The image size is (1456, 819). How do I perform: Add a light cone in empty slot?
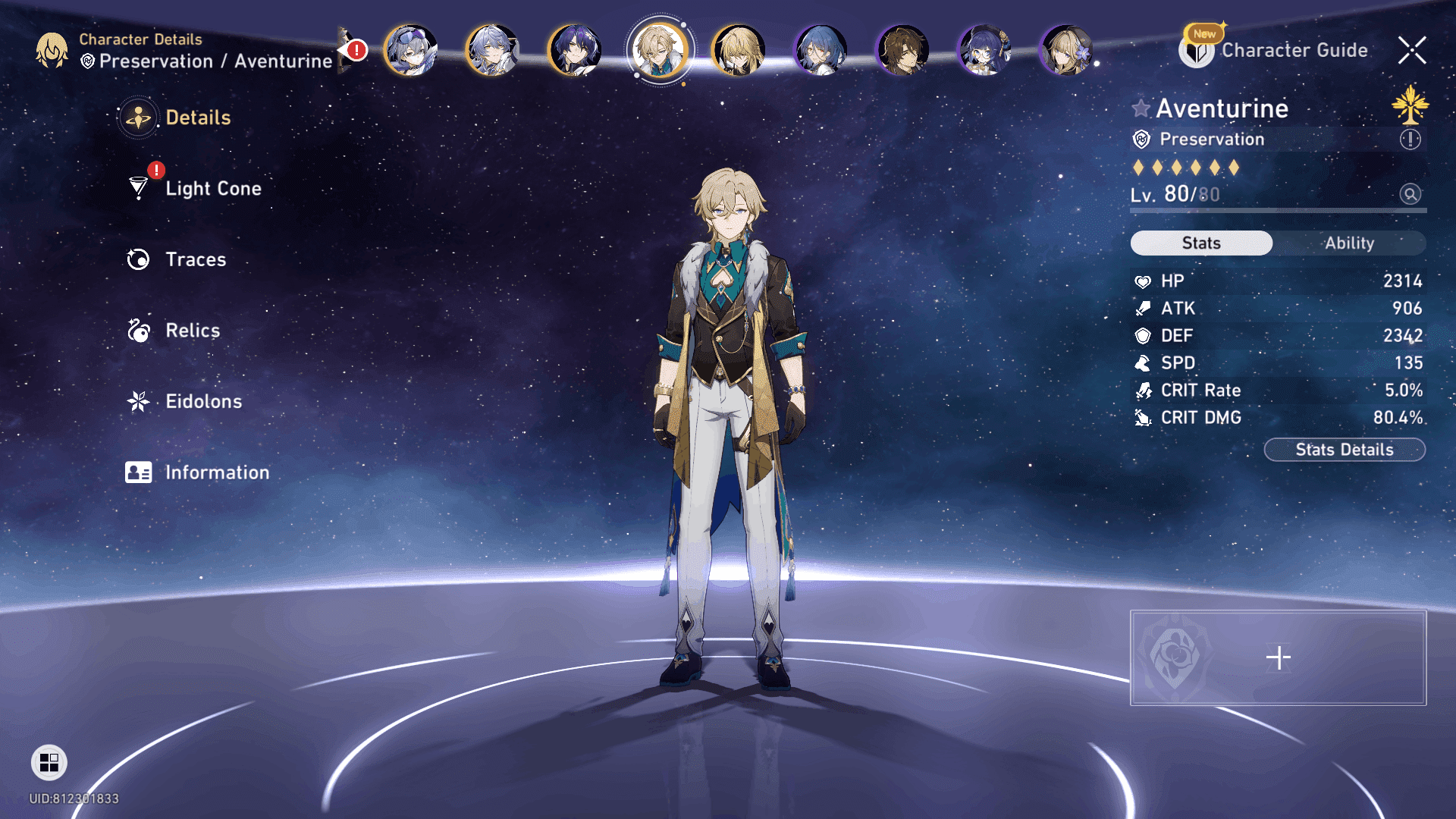[x=1278, y=657]
